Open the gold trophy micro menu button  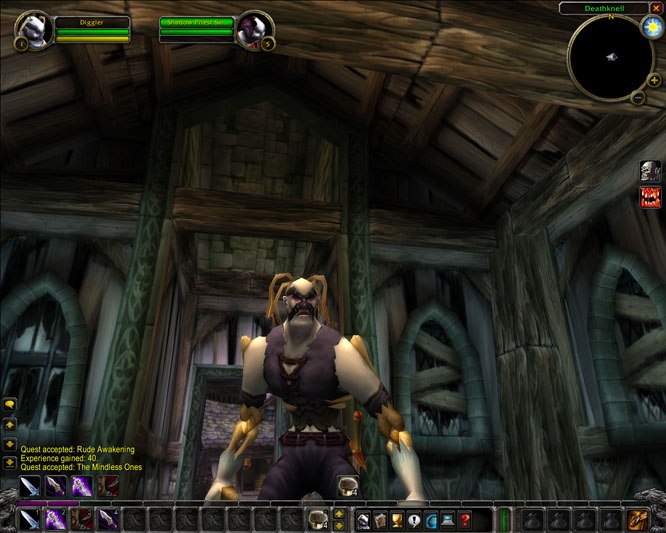click(397, 519)
